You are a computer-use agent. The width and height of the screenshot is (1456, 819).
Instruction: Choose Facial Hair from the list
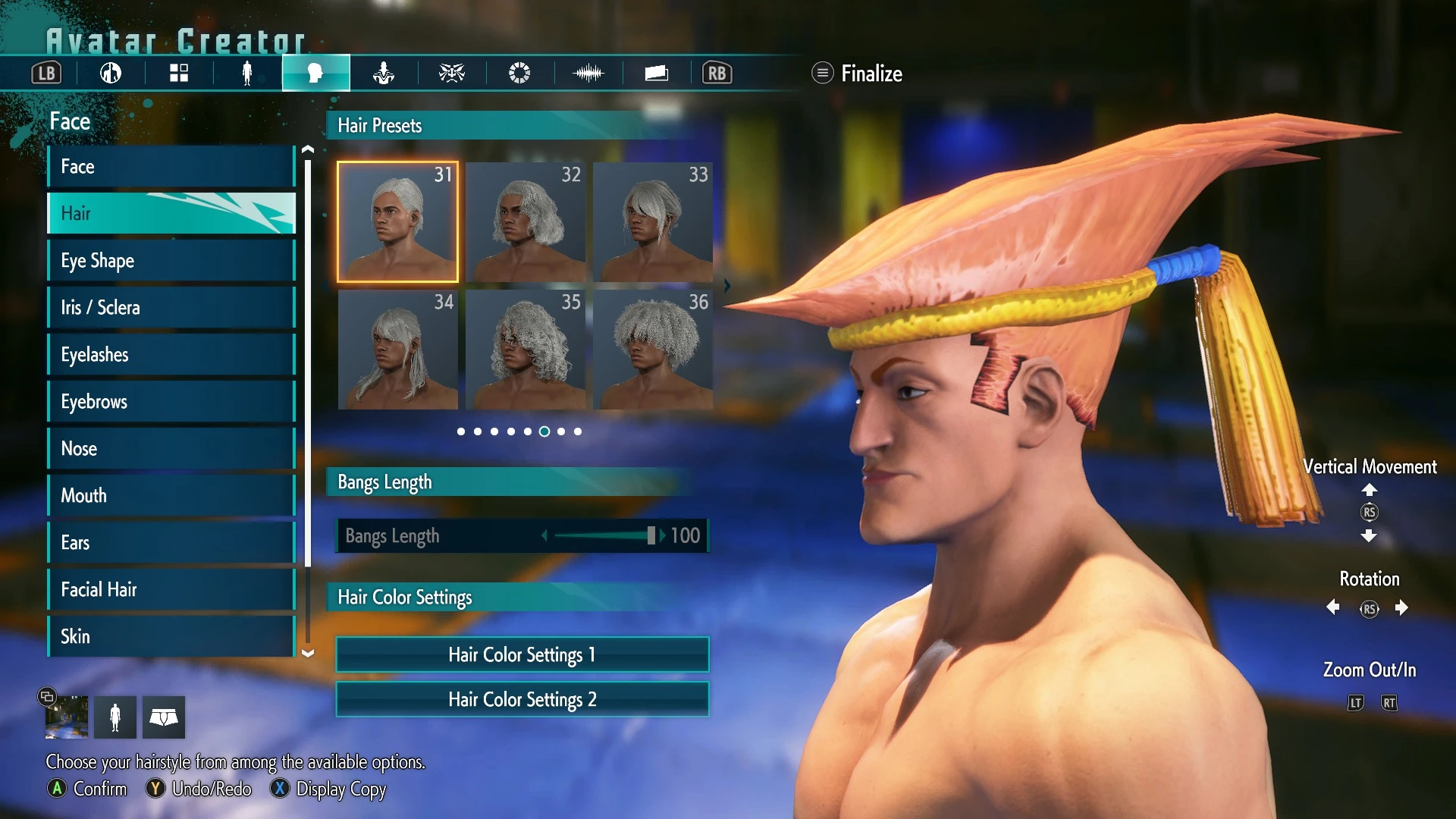[171, 590]
